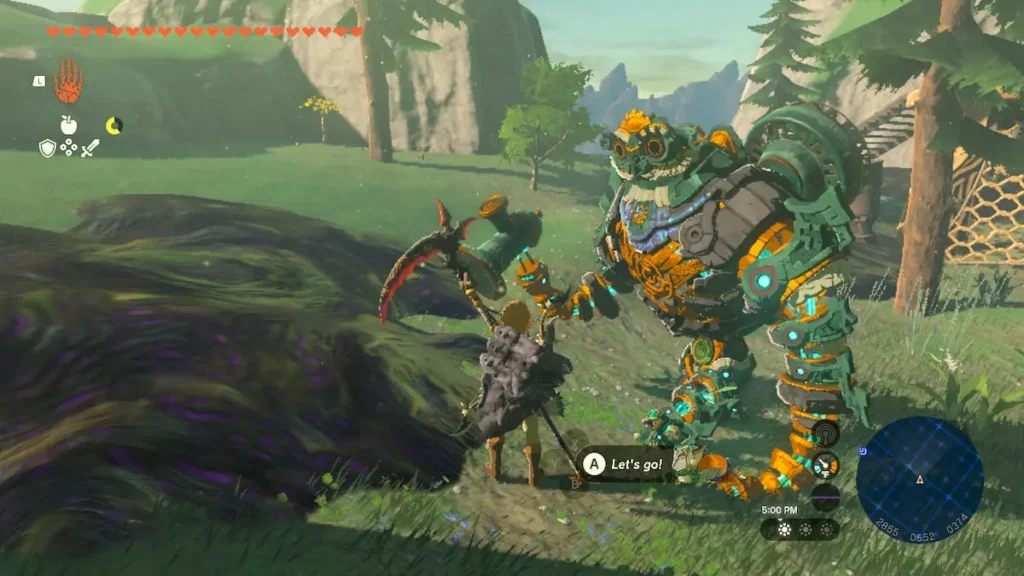This screenshot has width=1024, height=576.
Task: Activate the orange Ultrahand ability icon
Action: tap(68, 81)
